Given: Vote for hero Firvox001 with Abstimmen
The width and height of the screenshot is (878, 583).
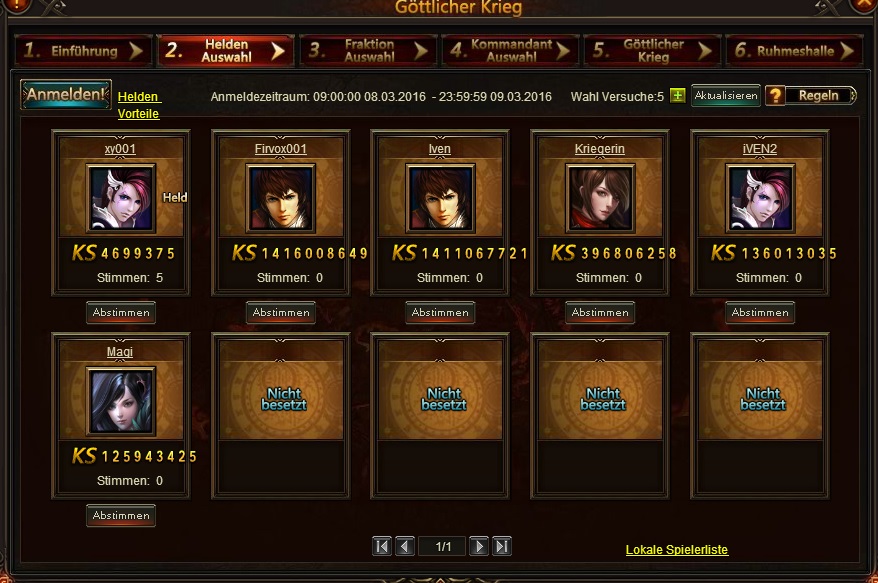Looking at the screenshot, I should pos(281,313).
